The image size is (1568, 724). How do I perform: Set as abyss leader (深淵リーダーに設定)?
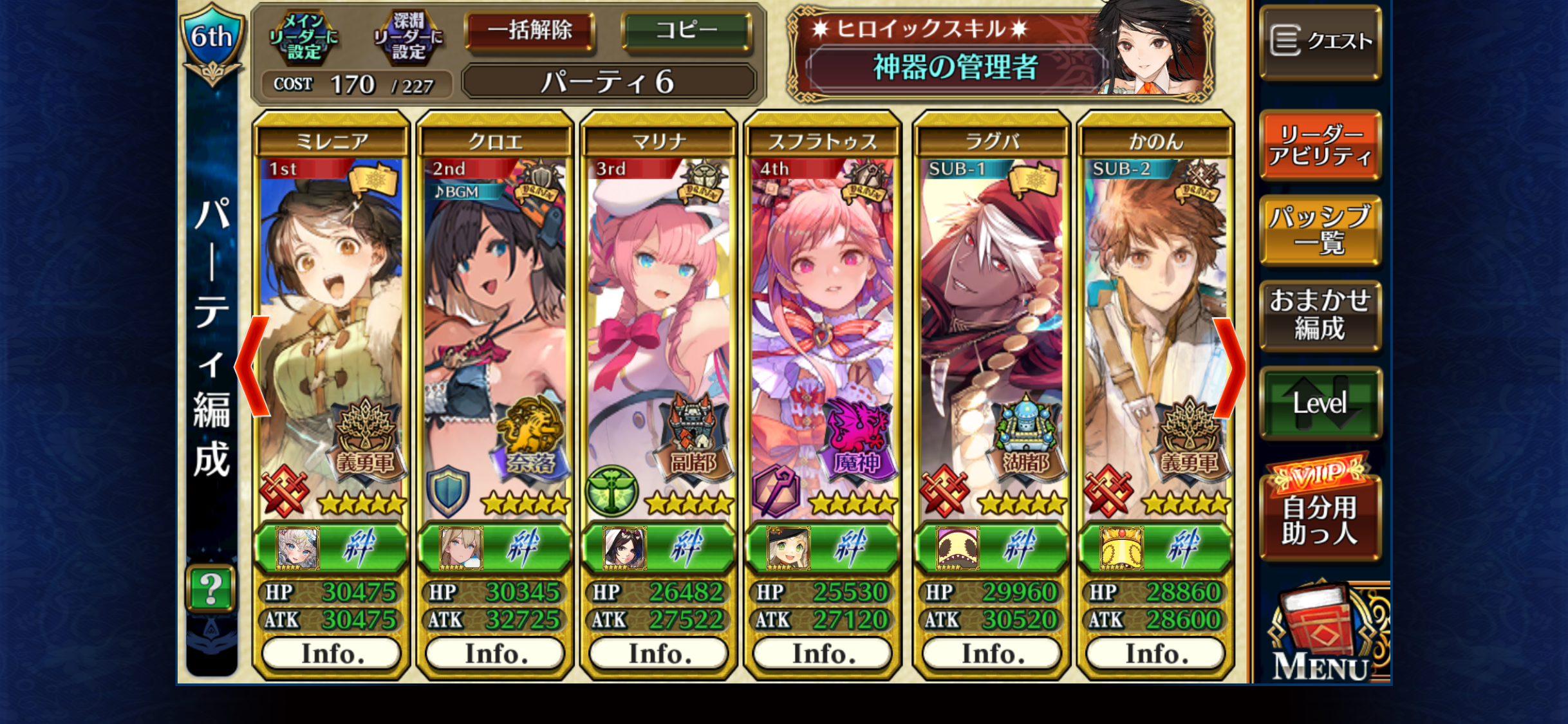tap(409, 37)
